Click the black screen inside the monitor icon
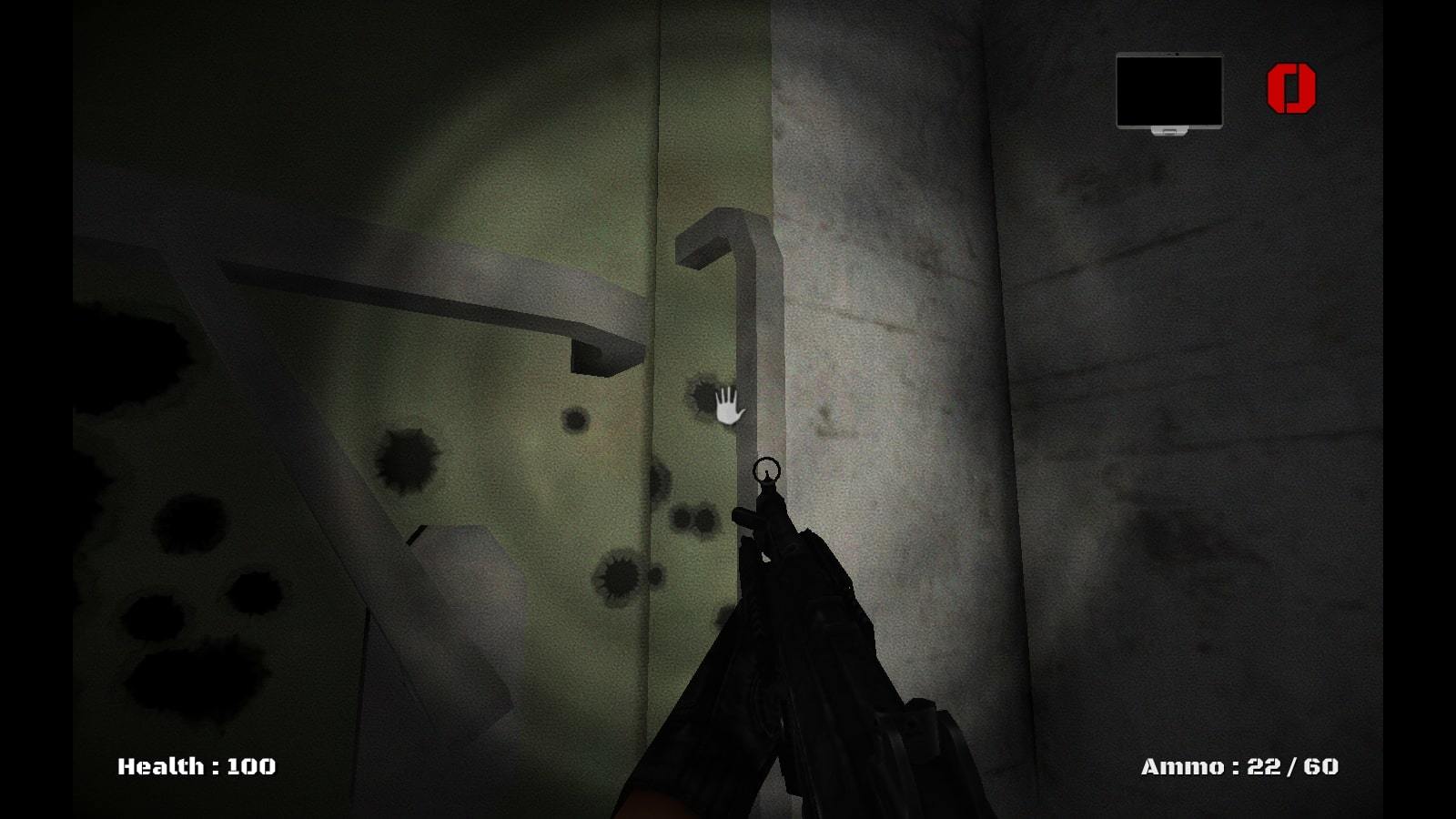Image resolution: width=1456 pixels, height=819 pixels. click(1168, 90)
